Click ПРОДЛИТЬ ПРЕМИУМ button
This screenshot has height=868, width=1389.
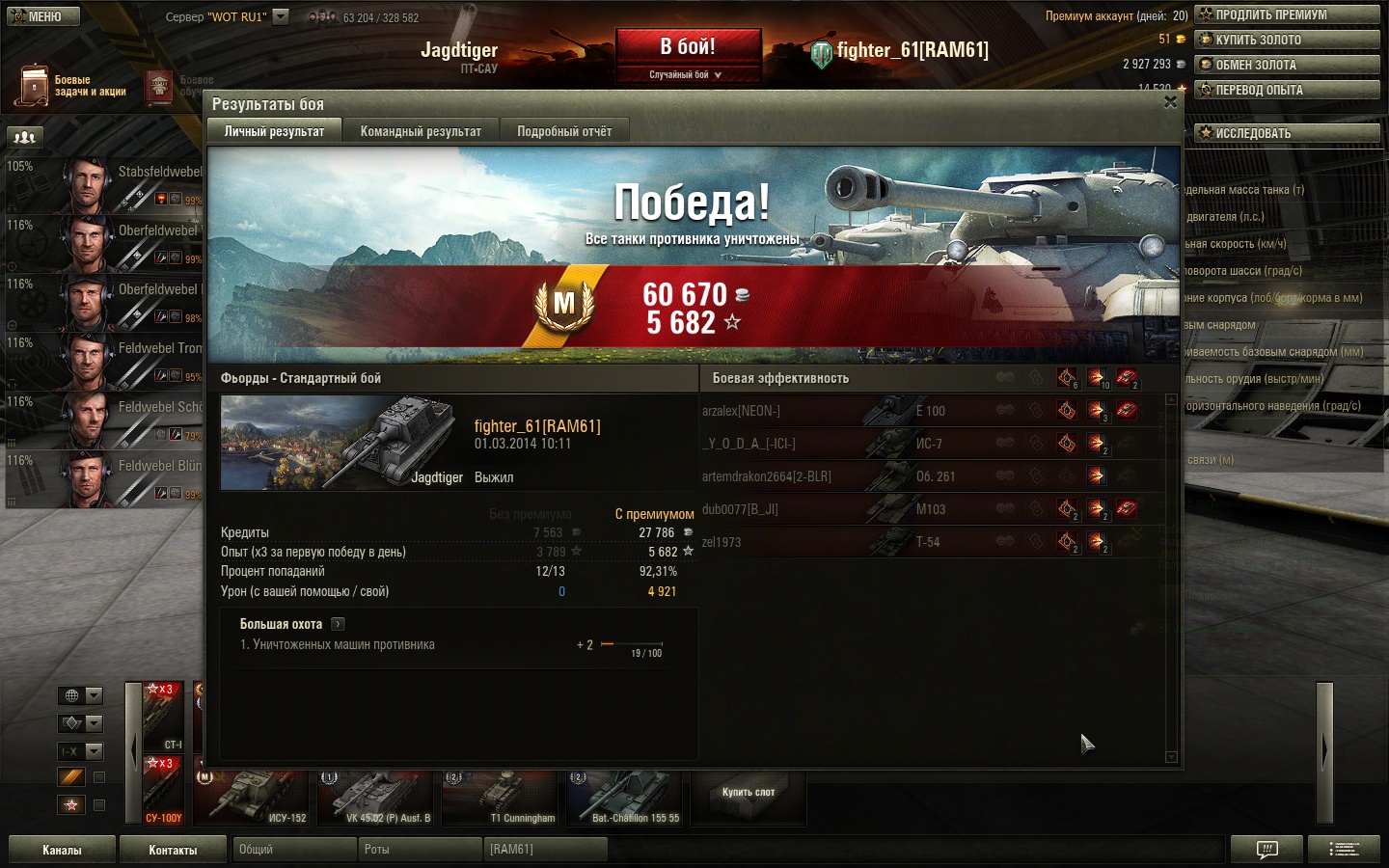1287,14
